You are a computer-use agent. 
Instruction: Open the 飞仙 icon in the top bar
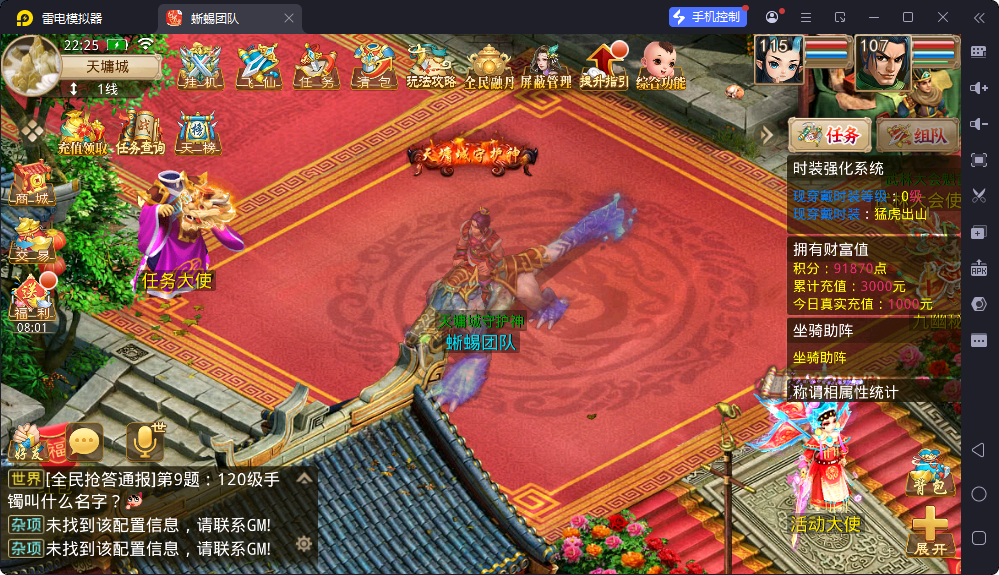pos(258,66)
